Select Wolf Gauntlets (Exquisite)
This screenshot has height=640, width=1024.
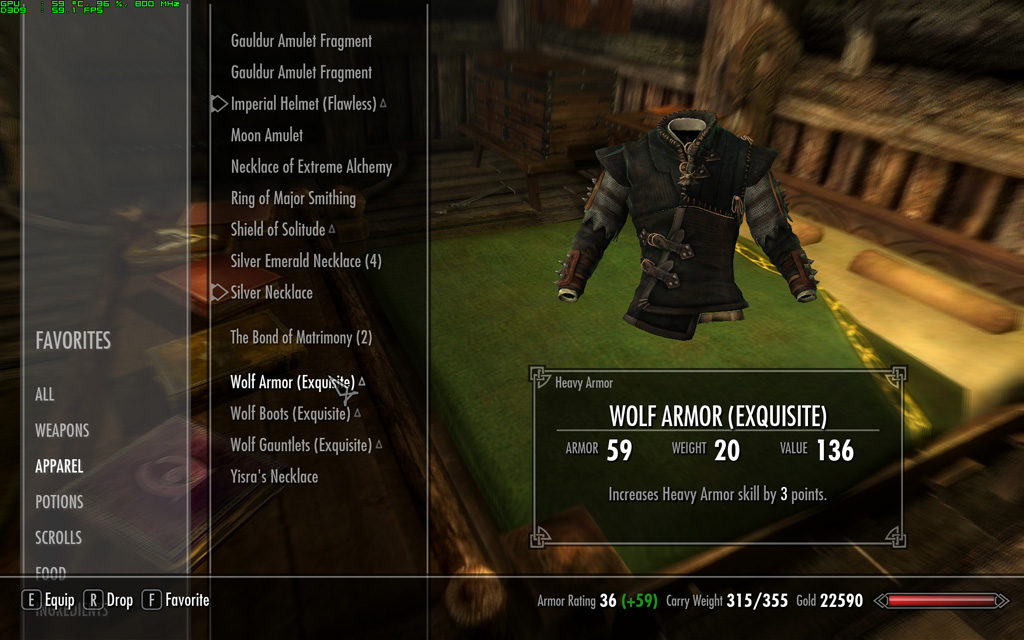(x=301, y=445)
